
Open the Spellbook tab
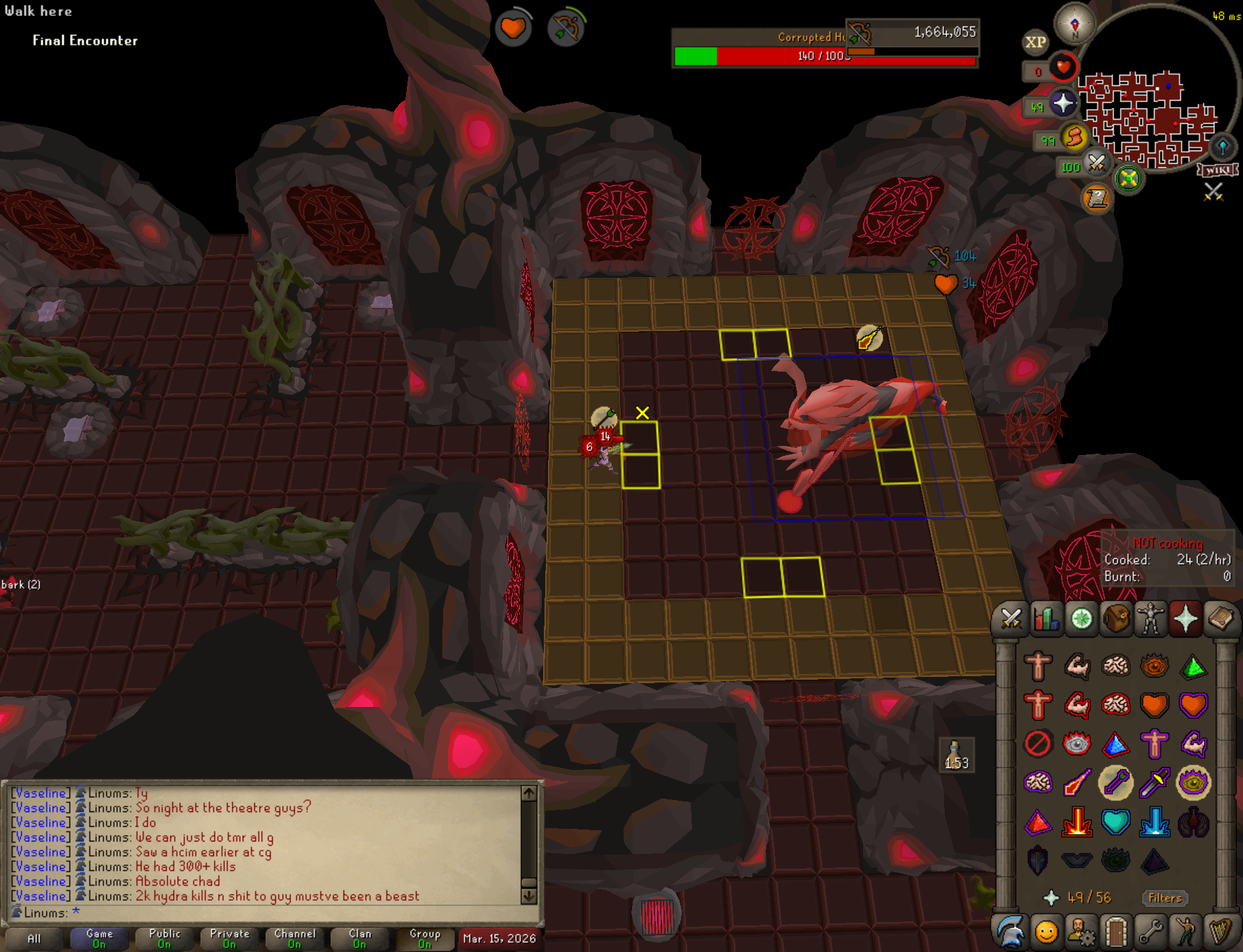click(1221, 619)
